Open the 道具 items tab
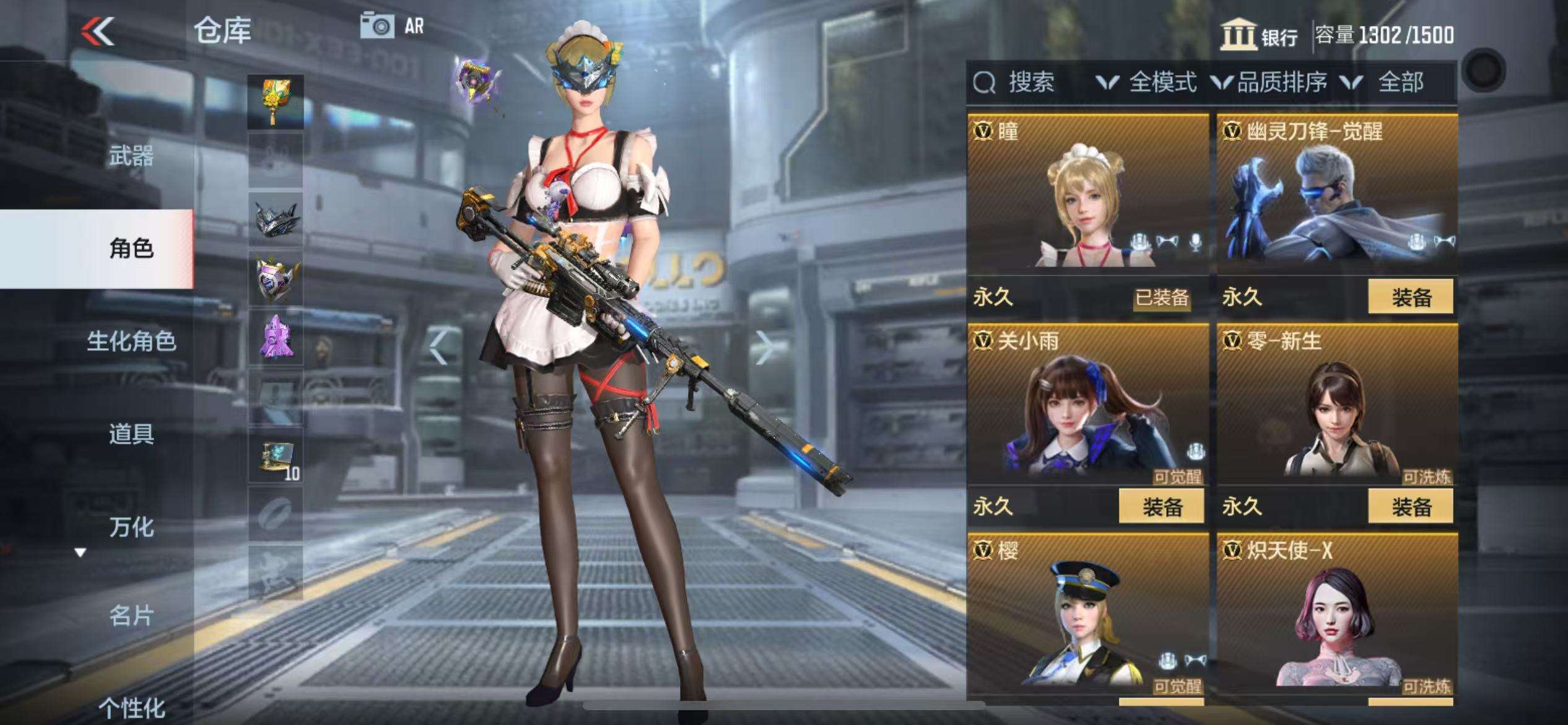This screenshot has height=725, width=1568. click(131, 434)
